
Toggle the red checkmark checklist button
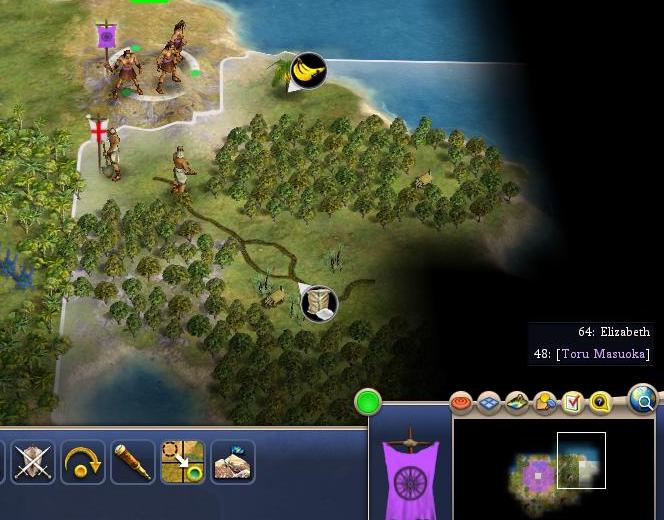click(x=572, y=402)
